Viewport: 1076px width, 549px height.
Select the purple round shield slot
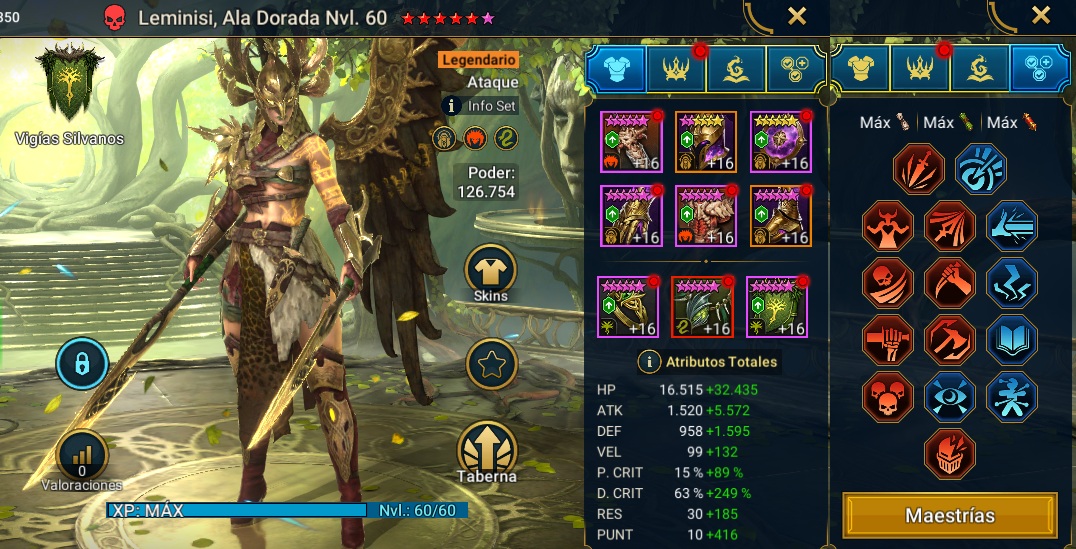(779, 142)
